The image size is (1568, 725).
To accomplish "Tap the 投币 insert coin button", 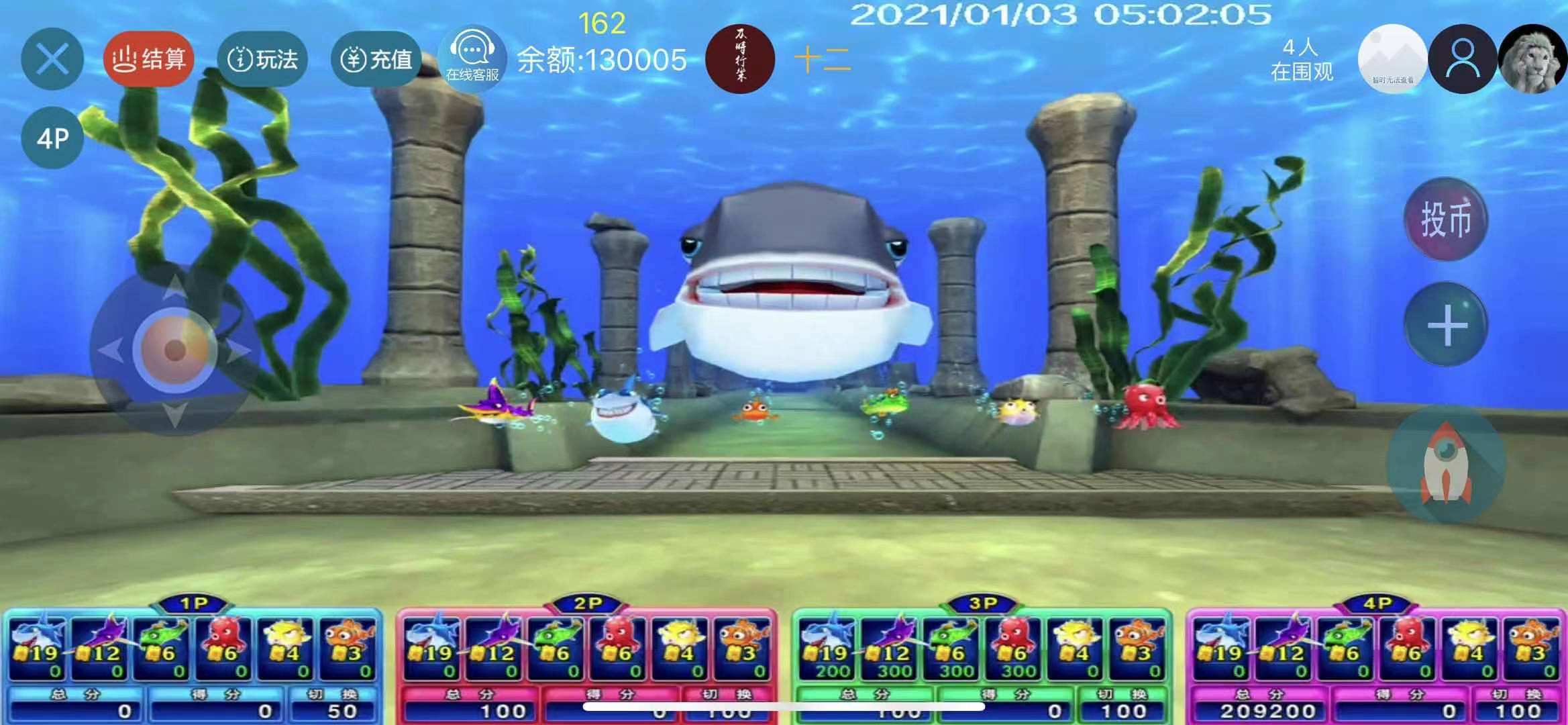I will click(x=1446, y=219).
